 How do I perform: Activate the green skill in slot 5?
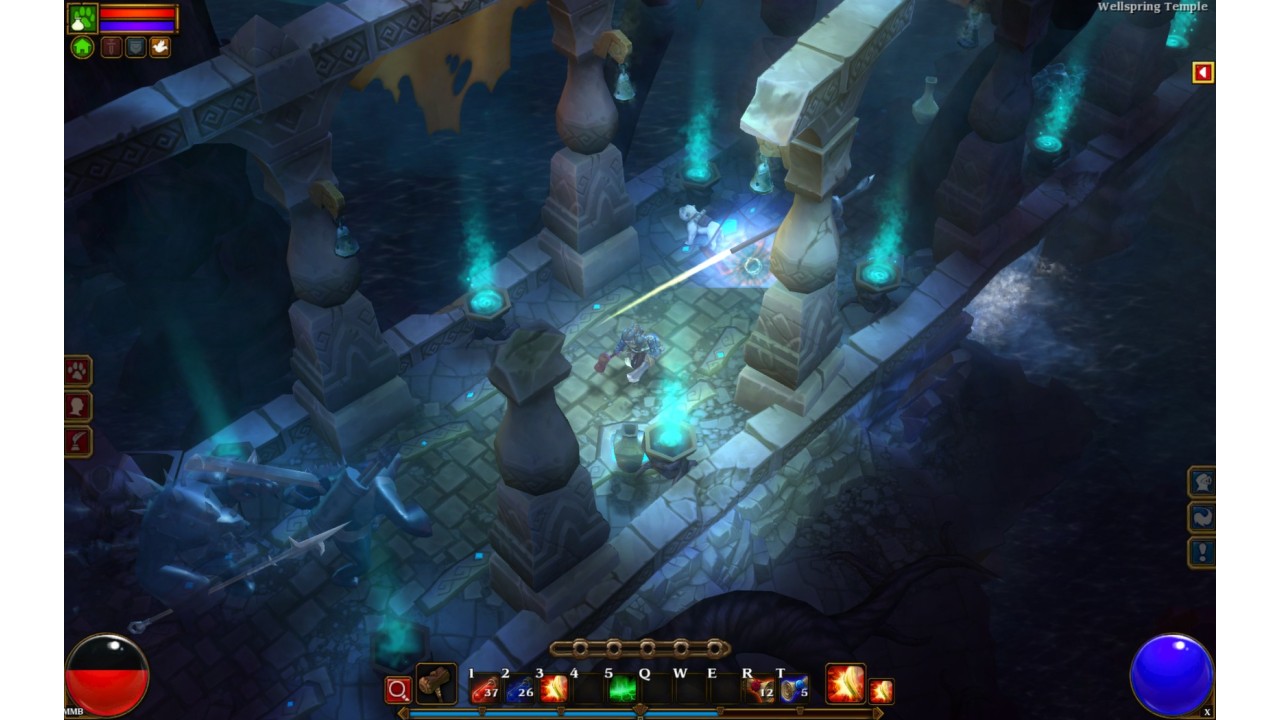(x=622, y=689)
